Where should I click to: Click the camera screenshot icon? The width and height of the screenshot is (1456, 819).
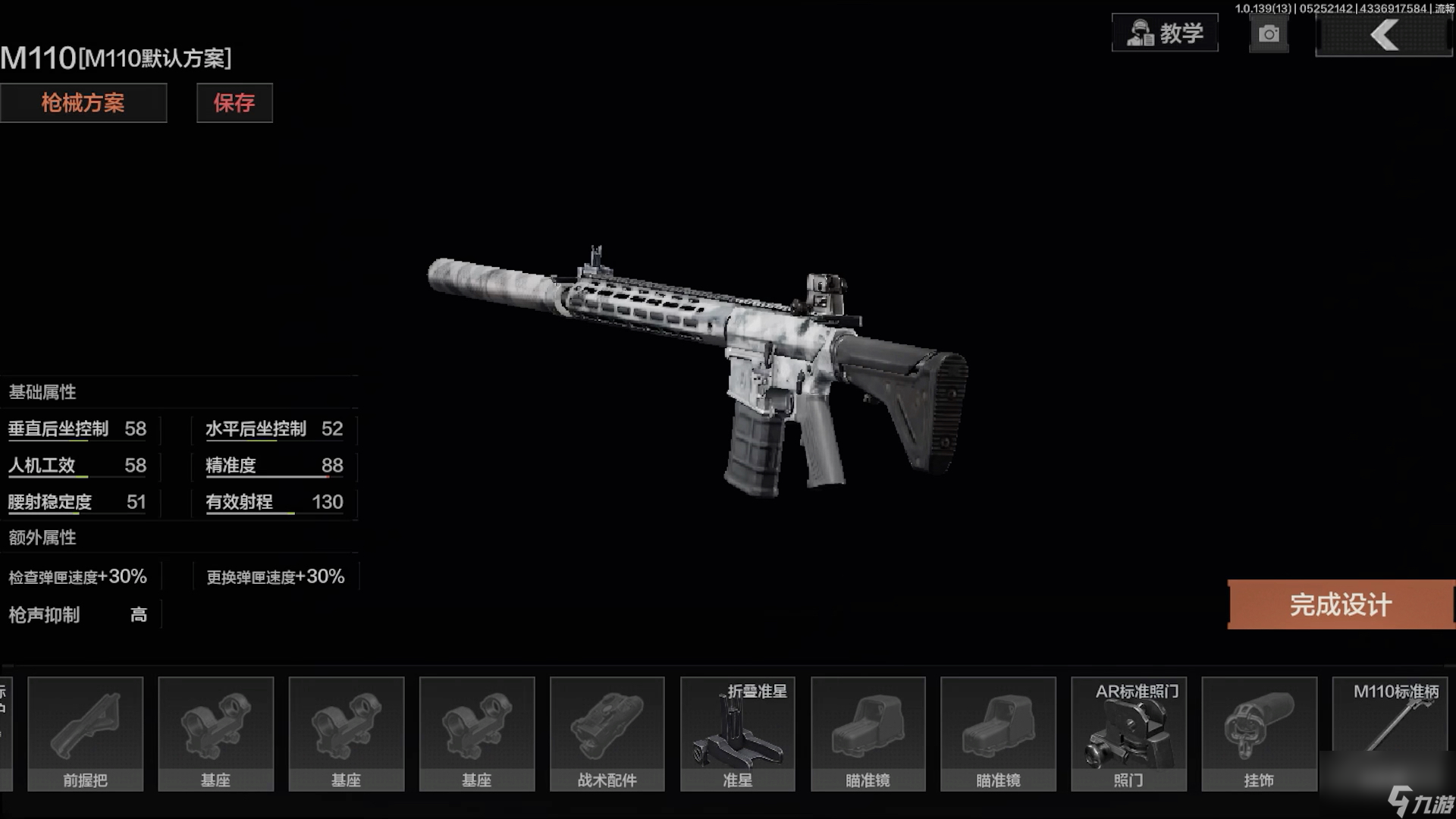click(x=1269, y=35)
